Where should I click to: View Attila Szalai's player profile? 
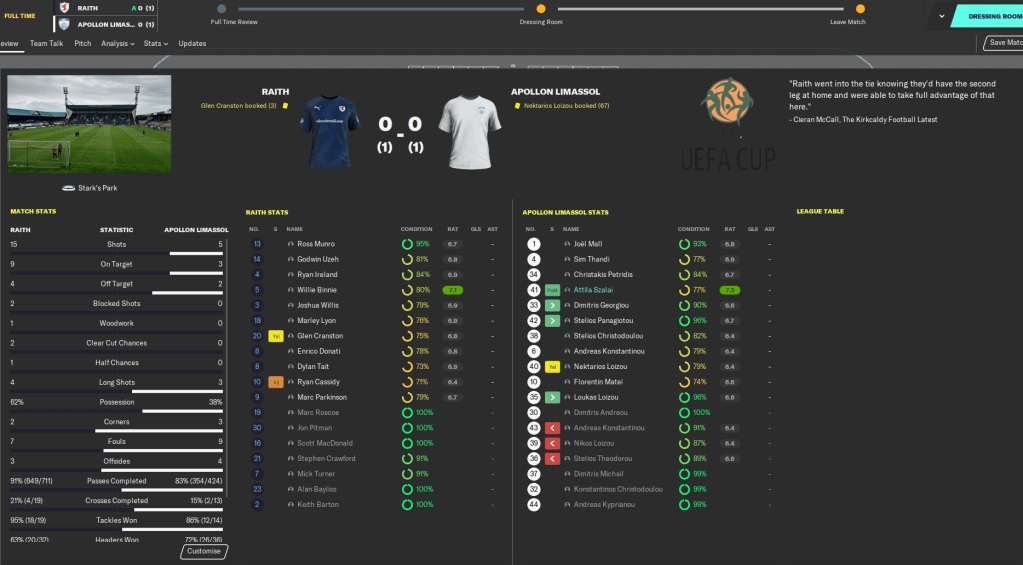596,290
